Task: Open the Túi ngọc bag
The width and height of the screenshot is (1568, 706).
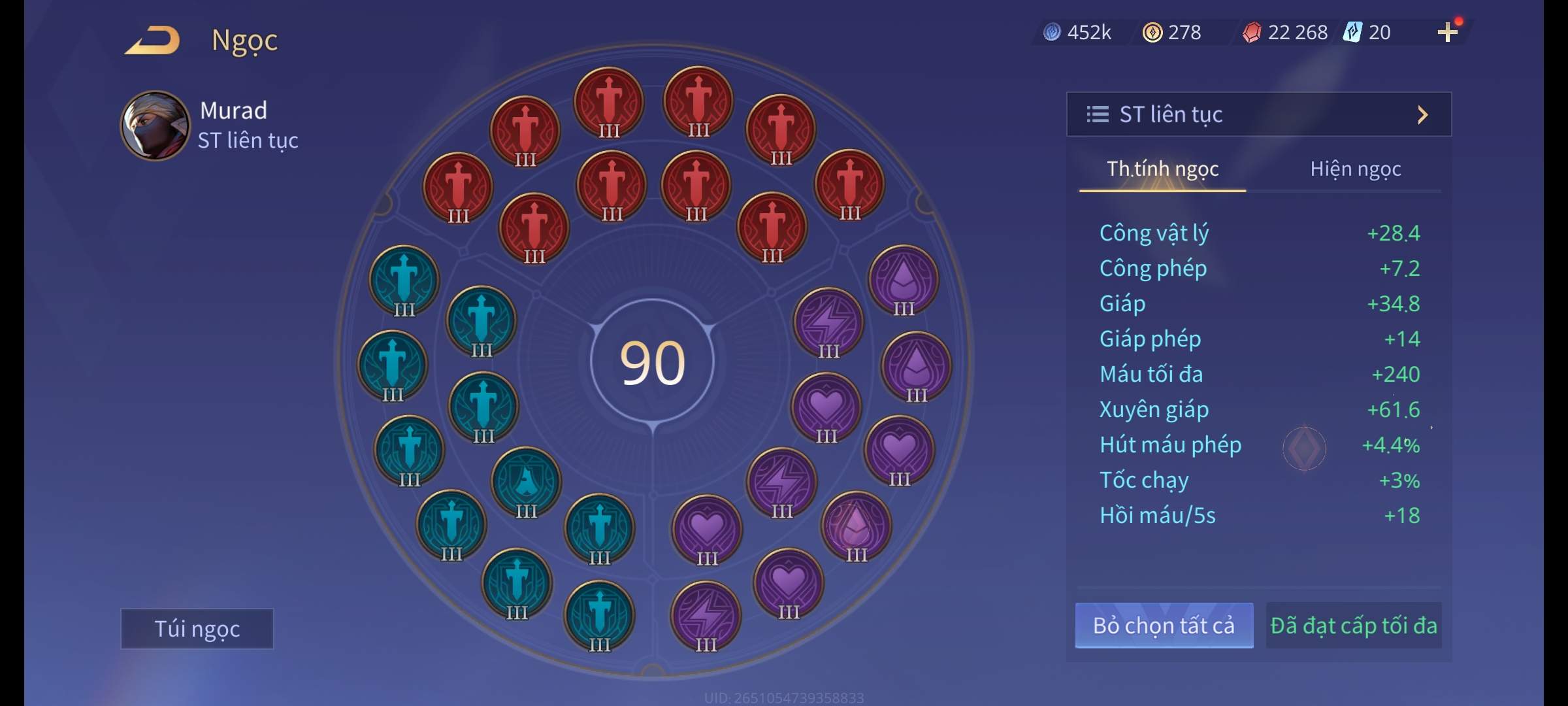Action: [x=197, y=628]
